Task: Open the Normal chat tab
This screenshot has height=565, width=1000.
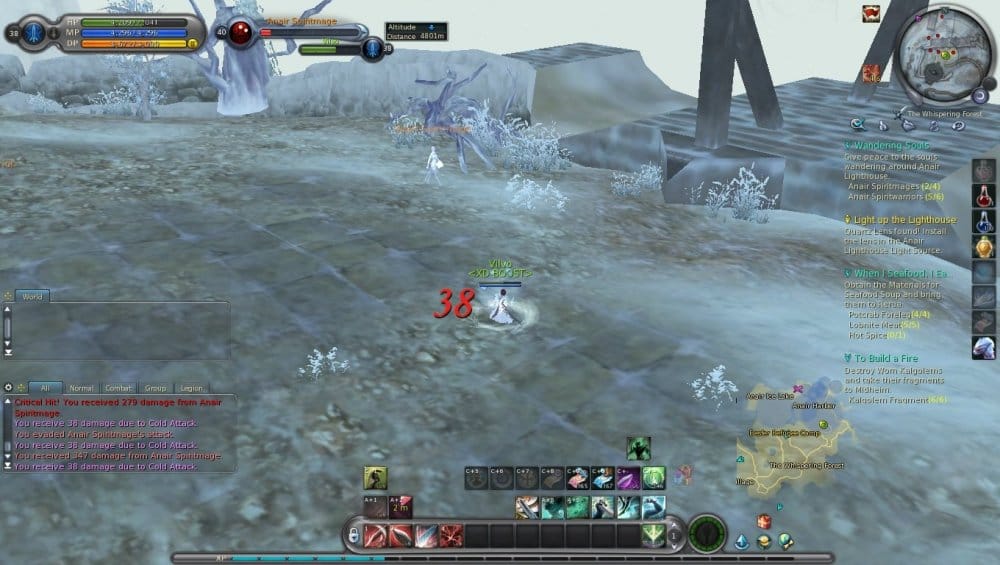Action: [x=81, y=388]
